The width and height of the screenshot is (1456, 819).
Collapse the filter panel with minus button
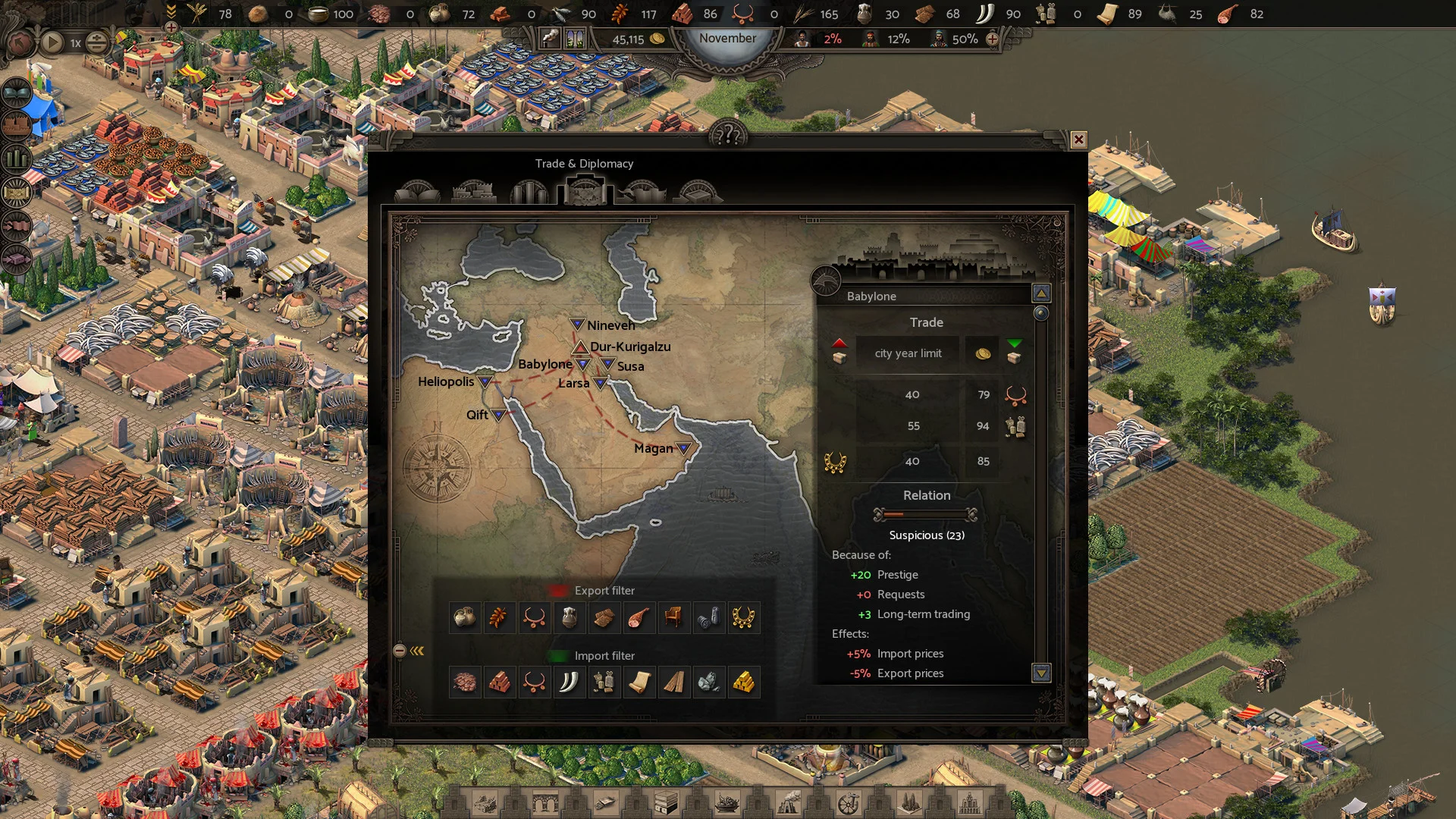(x=400, y=651)
